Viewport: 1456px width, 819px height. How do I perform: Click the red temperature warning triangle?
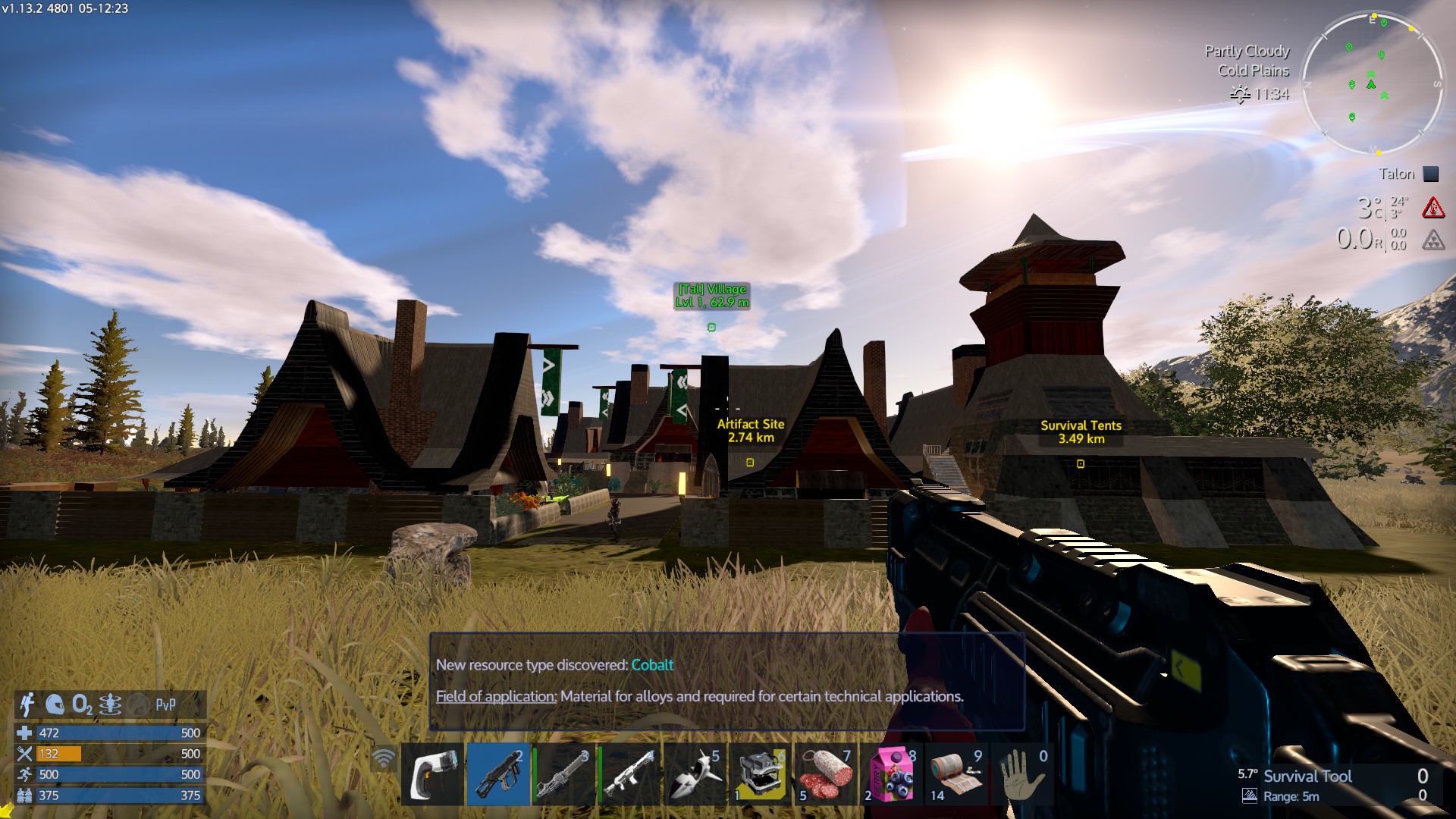coord(1432,208)
